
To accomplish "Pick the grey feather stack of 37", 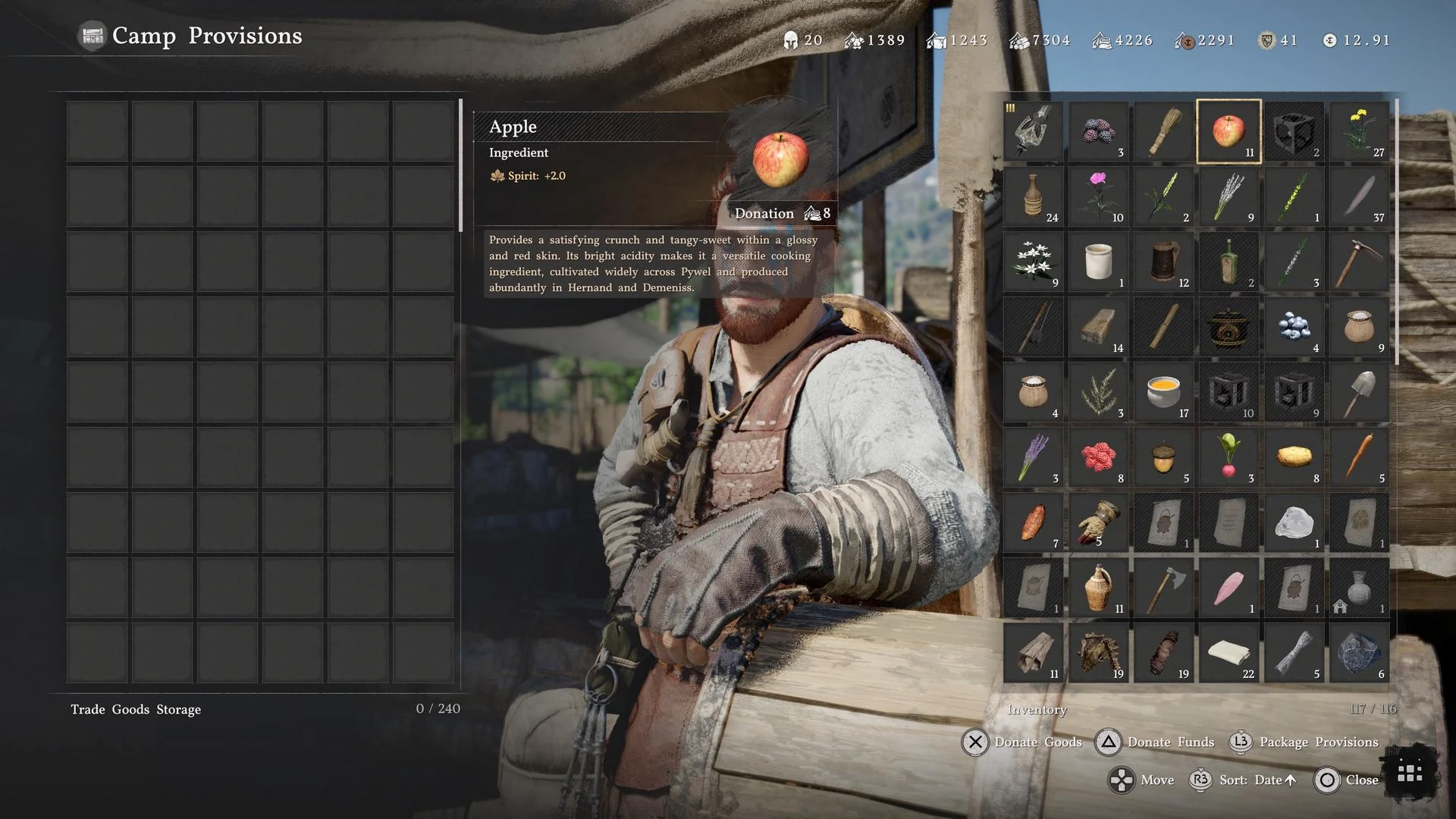I will pos(1359,196).
